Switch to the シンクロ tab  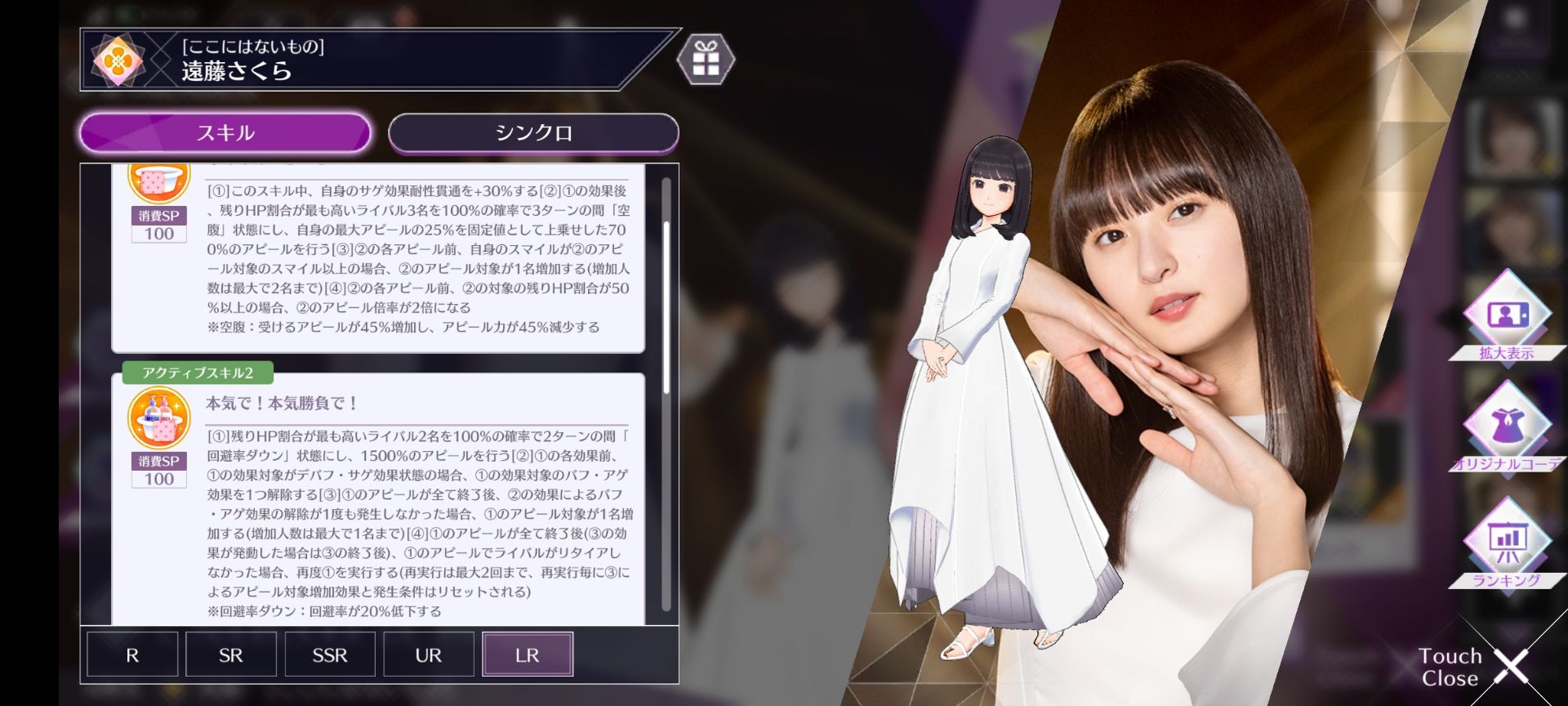pyautogui.click(x=533, y=132)
